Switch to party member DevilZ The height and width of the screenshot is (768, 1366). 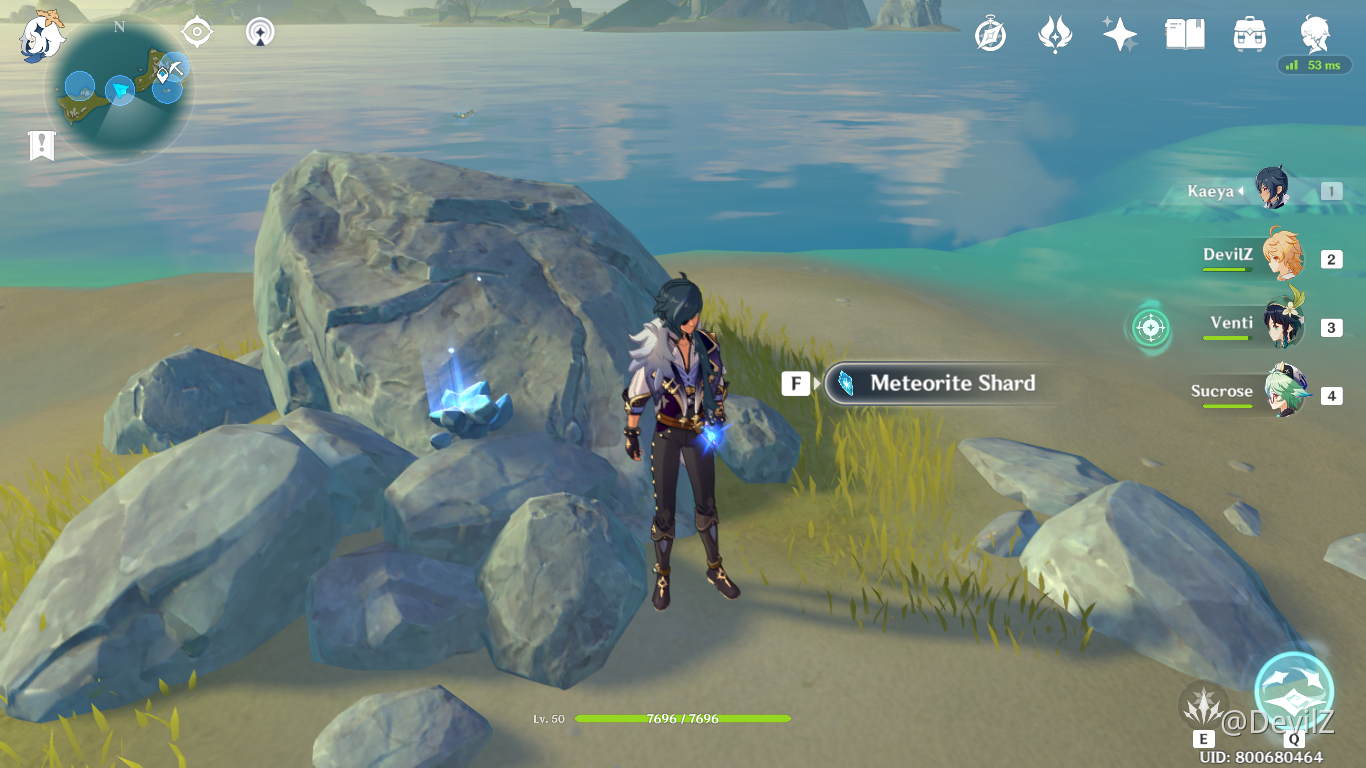click(1282, 256)
